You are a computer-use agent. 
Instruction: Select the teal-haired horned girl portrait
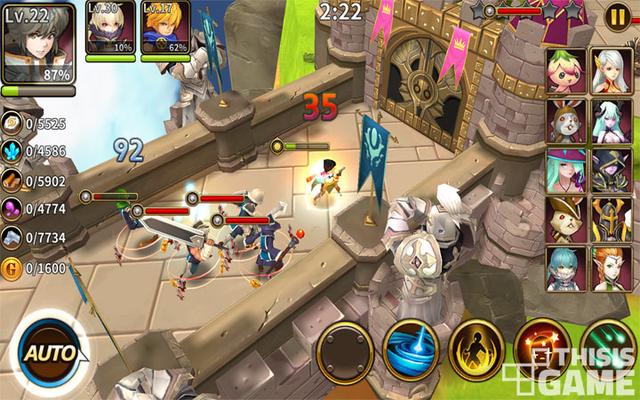pyautogui.click(x=610, y=120)
